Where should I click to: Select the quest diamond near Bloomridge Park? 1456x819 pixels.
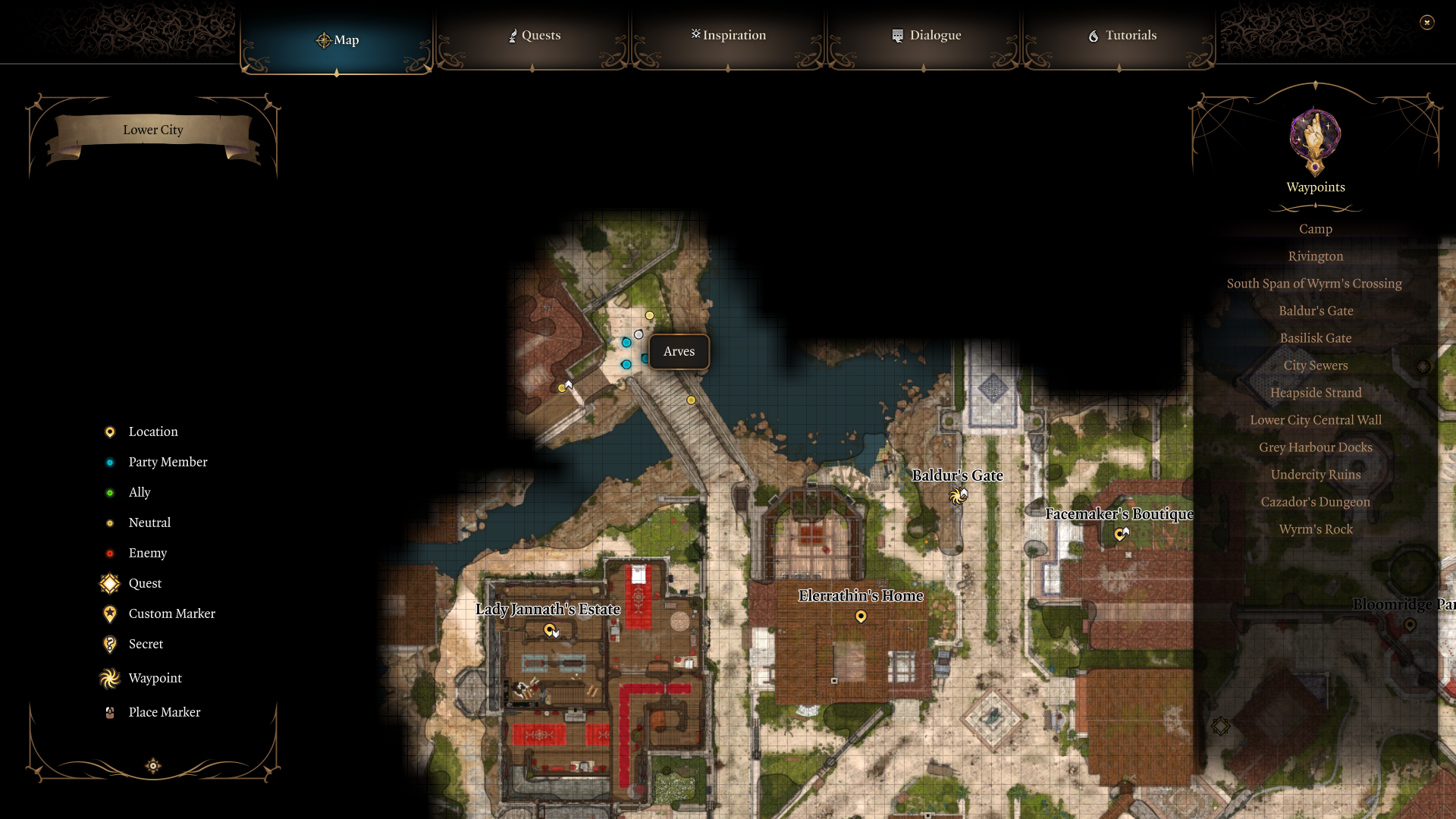click(1222, 726)
